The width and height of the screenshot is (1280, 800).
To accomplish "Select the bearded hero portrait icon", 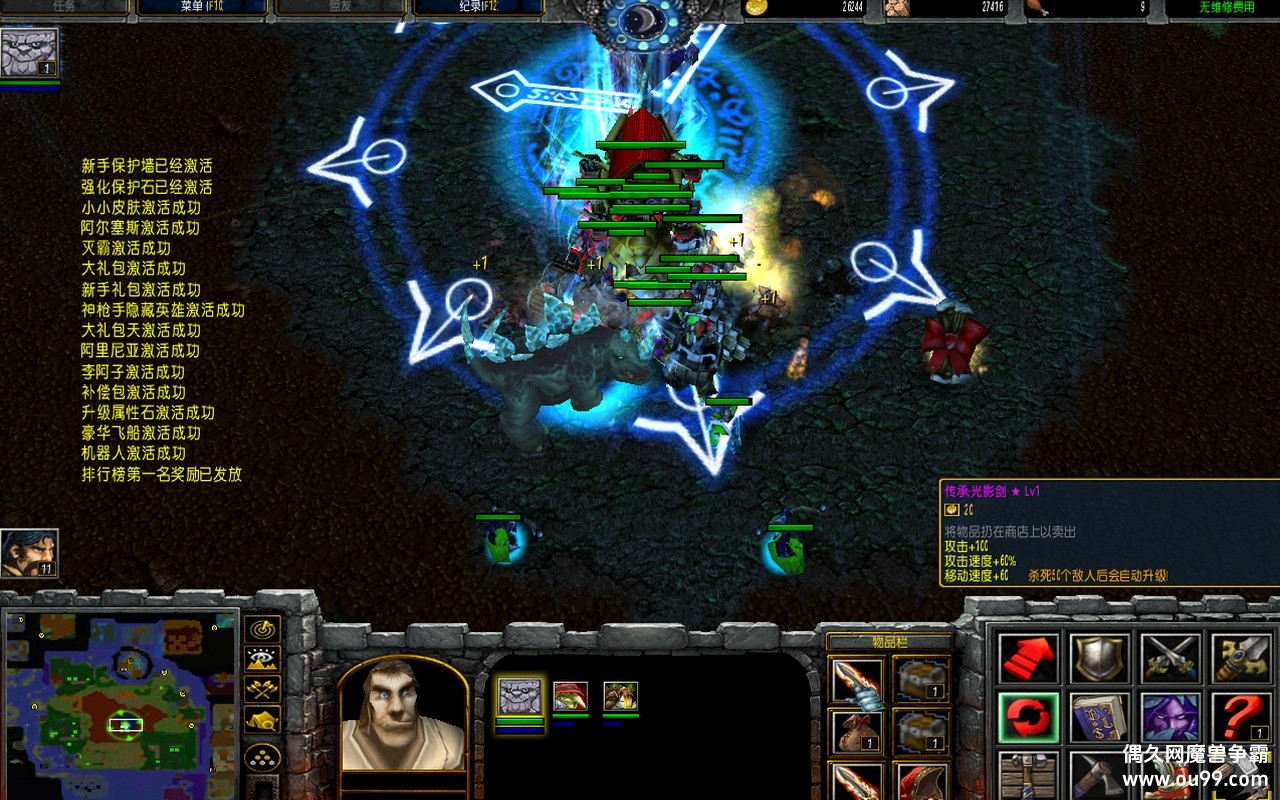I will click(x=29, y=553).
